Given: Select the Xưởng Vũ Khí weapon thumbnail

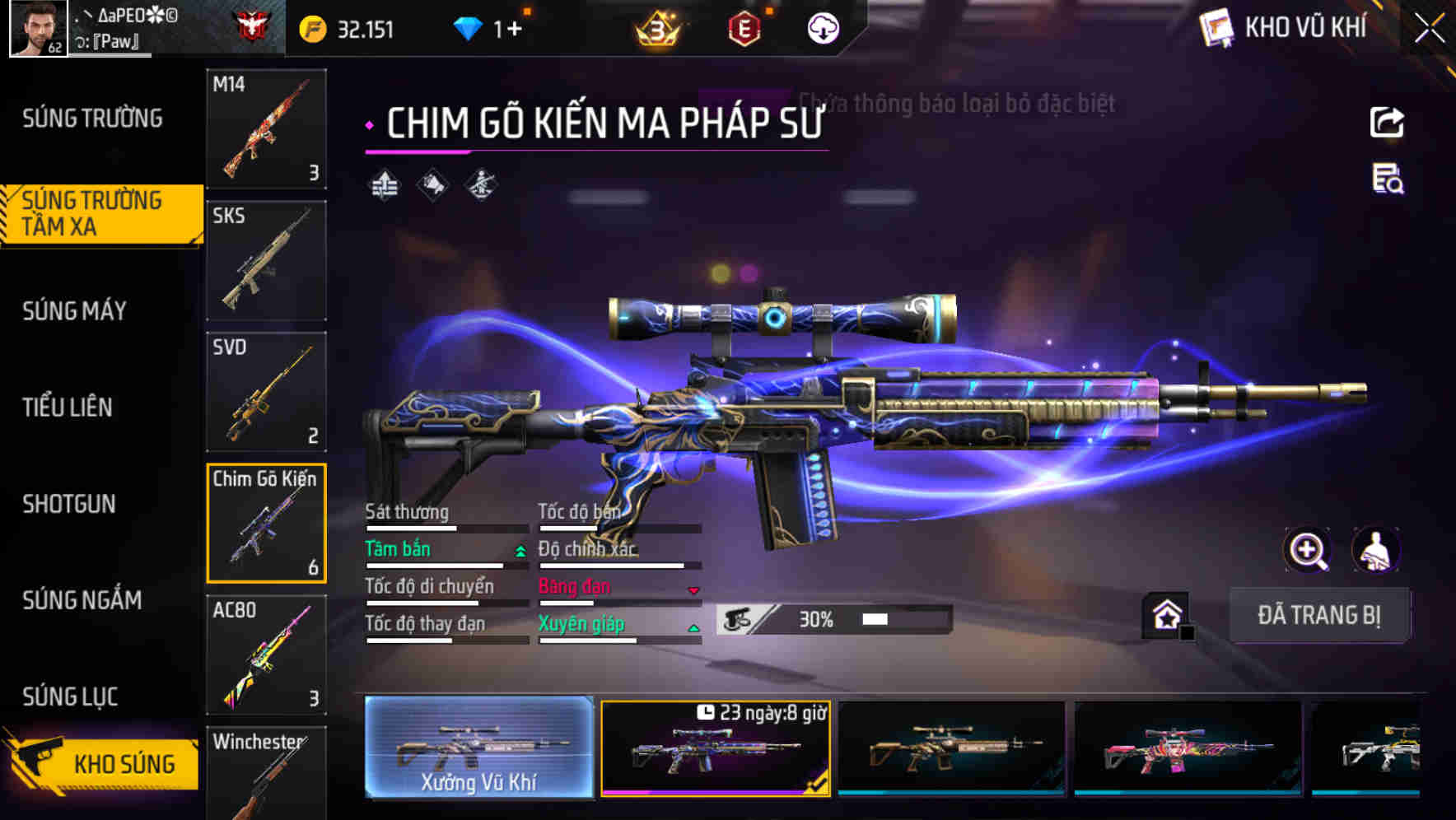Looking at the screenshot, I should click(x=478, y=748).
